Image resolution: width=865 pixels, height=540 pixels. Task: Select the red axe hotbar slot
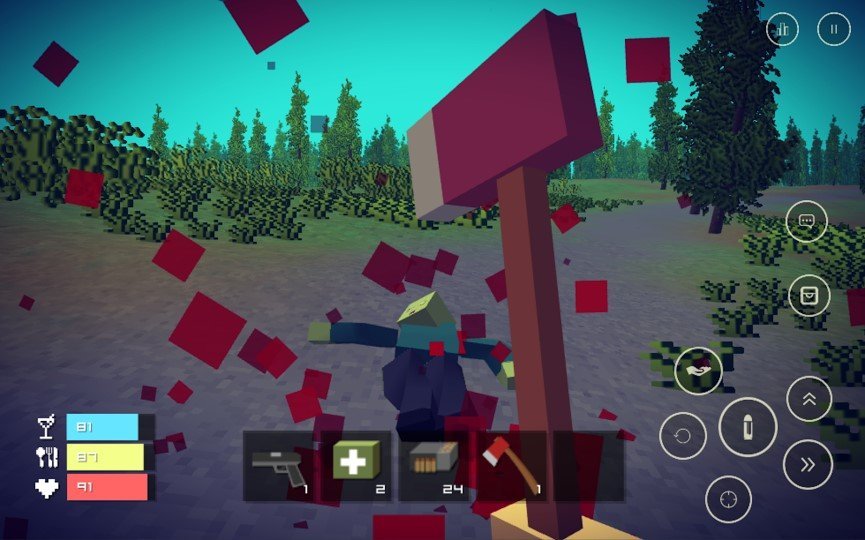click(x=511, y=466)
